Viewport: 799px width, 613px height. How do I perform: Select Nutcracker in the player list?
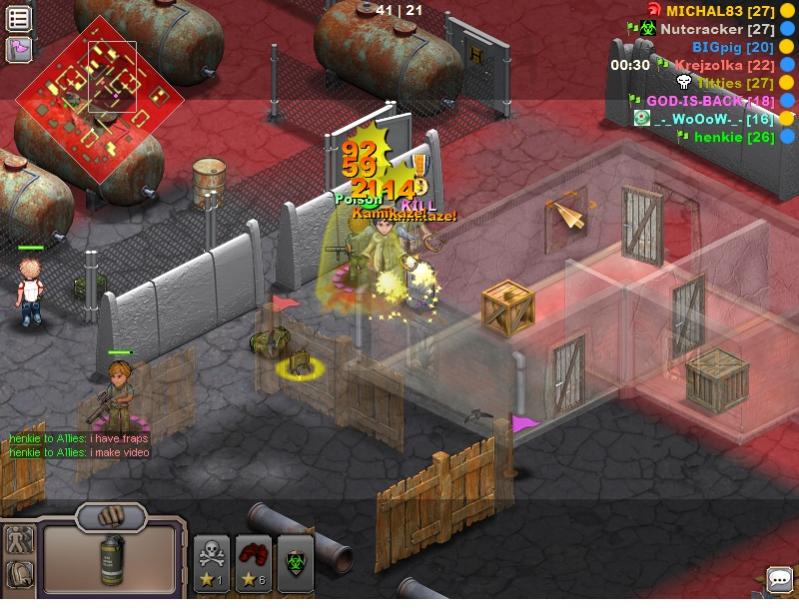(716, 29)
